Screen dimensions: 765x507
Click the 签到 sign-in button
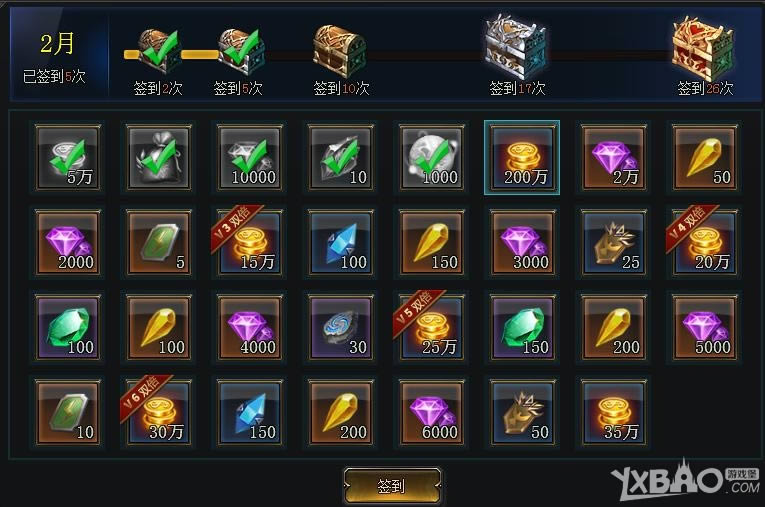coord(391,486)
